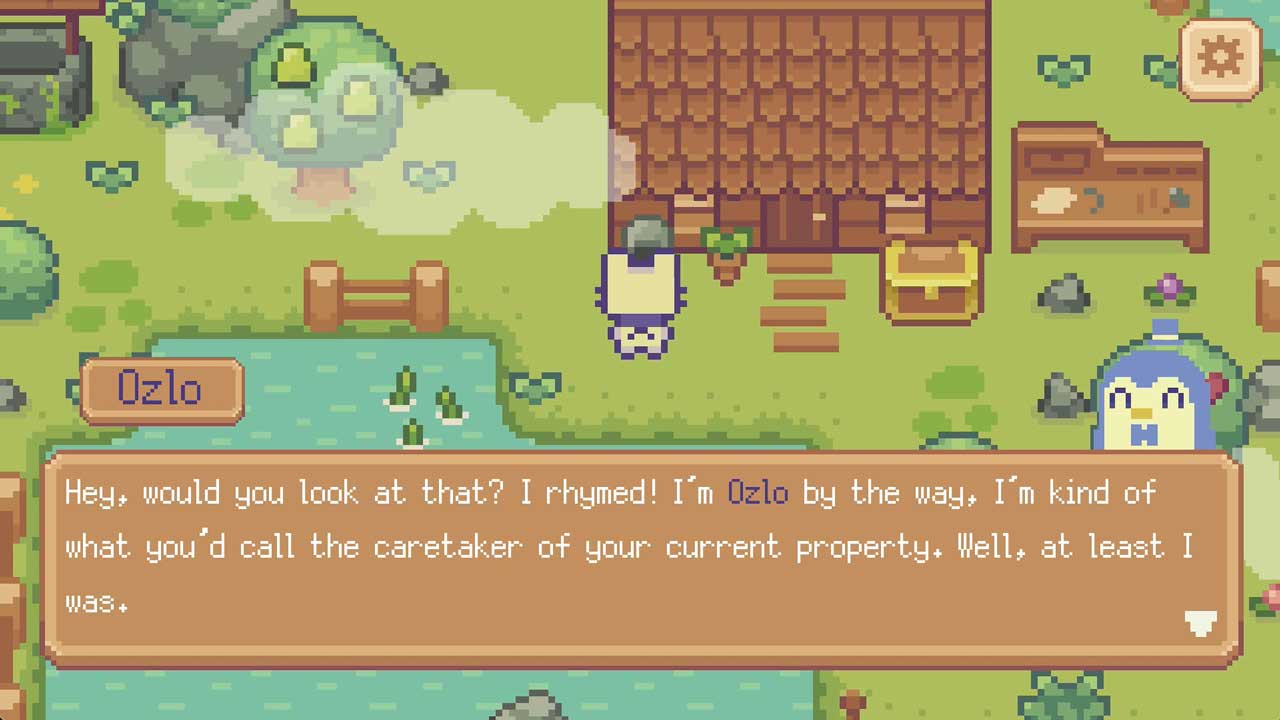Open settings with the gear icon

click(x=1219, y=58)
